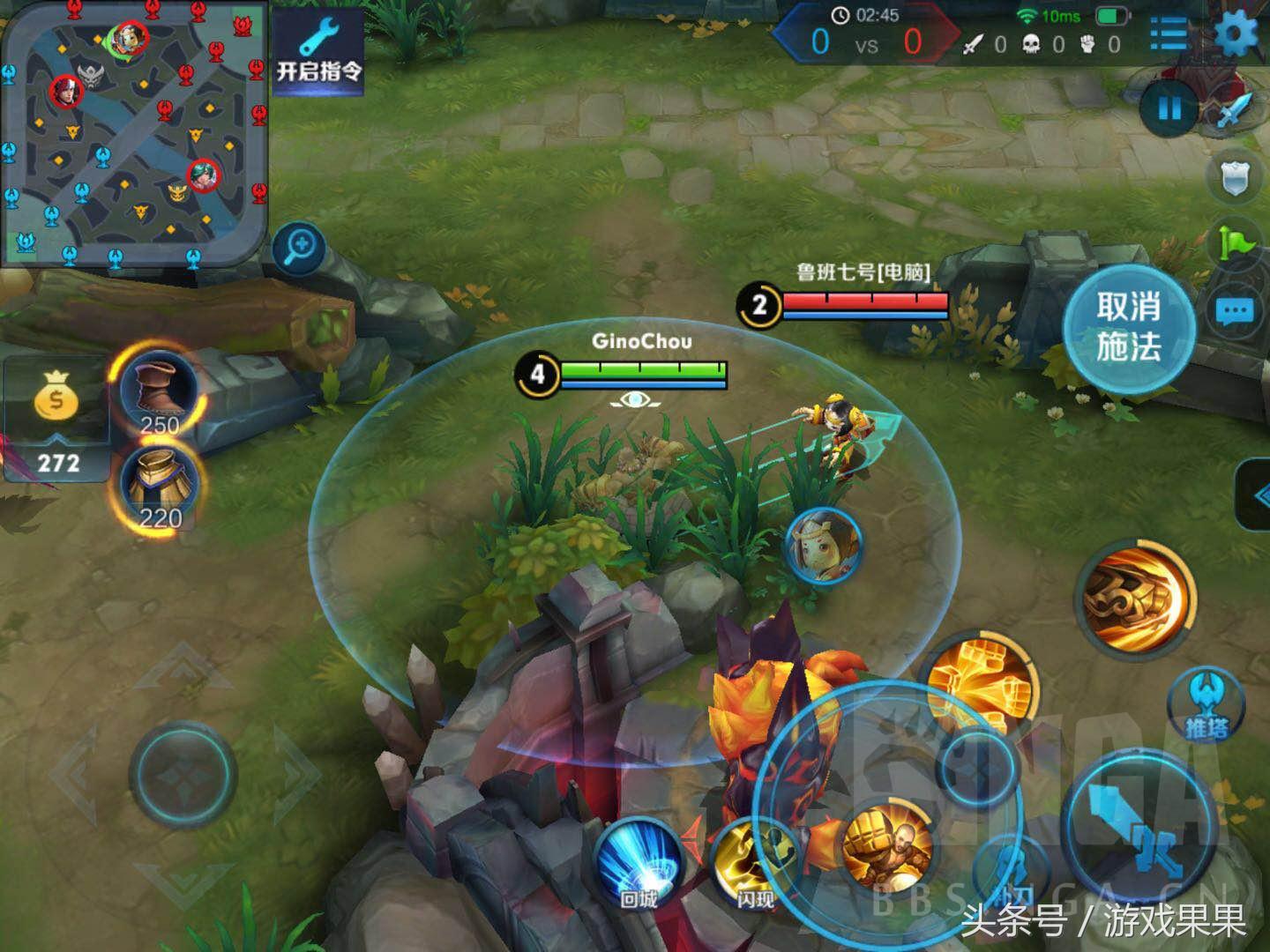Buy the recommended armor item for 220
The width and height of the screenshot is (1270, 952).
pyautogui.click(x=159, y=491)
